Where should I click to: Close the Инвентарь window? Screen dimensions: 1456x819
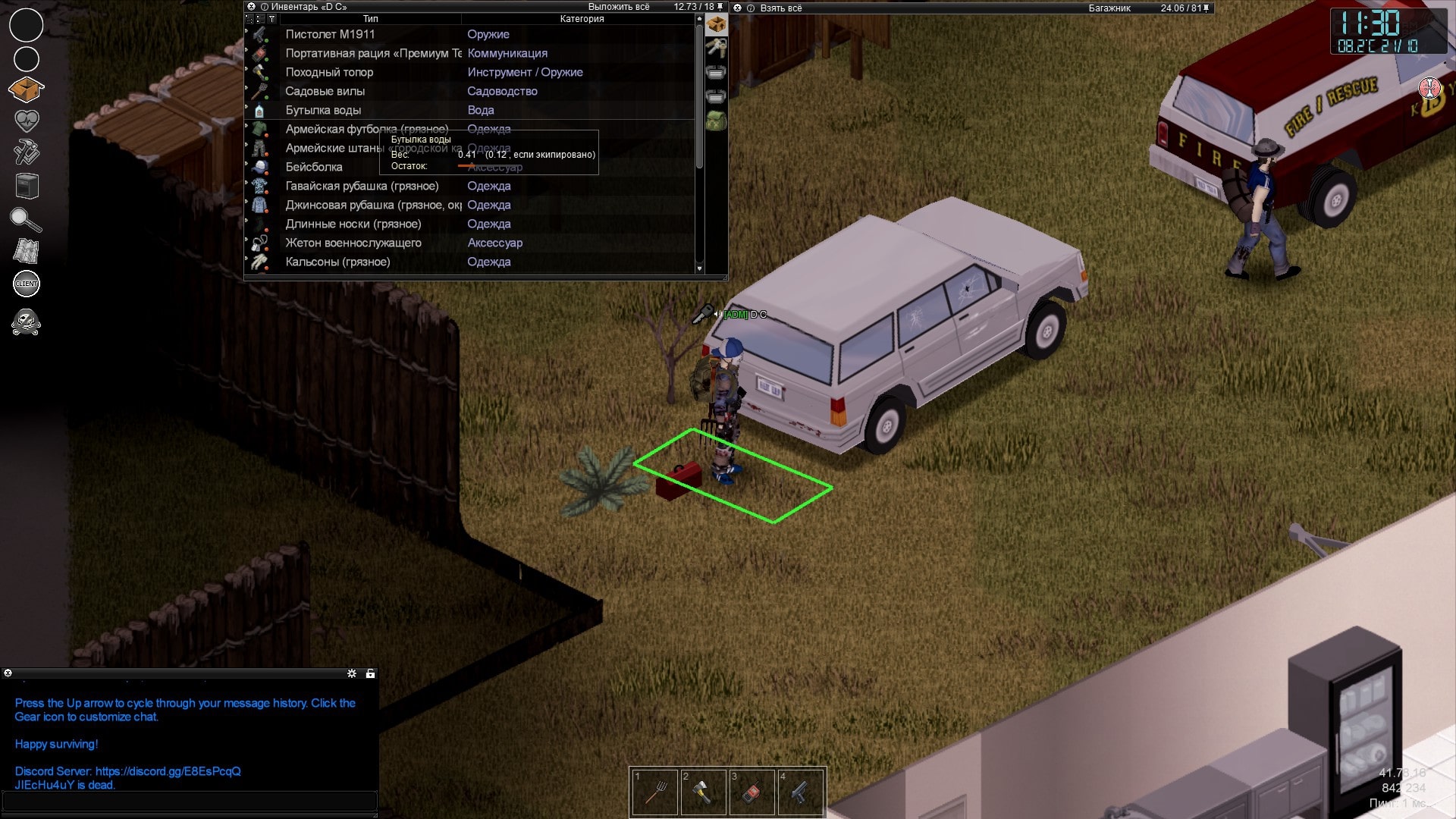coord(252,7)
